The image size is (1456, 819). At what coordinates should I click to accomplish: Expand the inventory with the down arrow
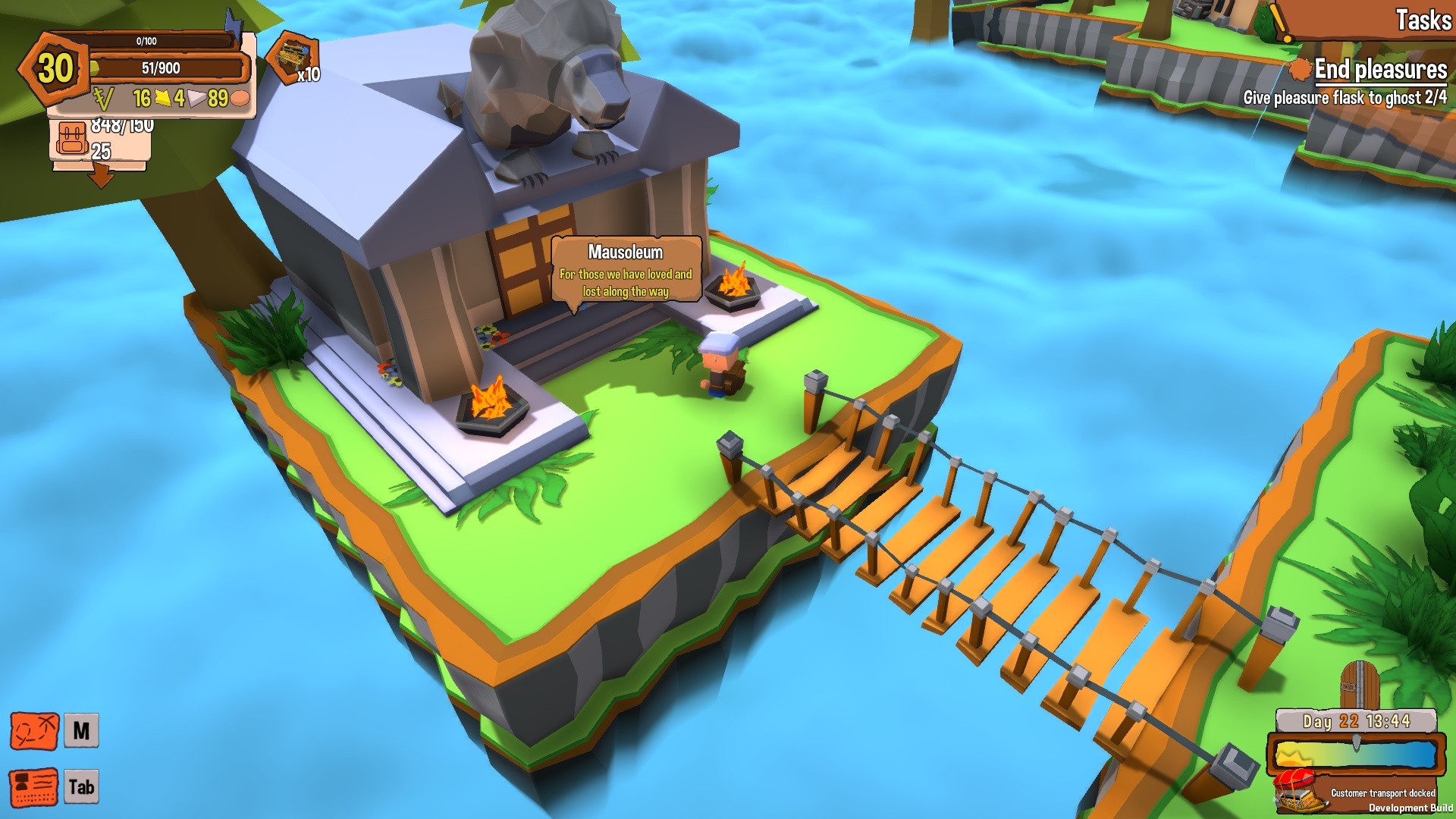(101, 176)
